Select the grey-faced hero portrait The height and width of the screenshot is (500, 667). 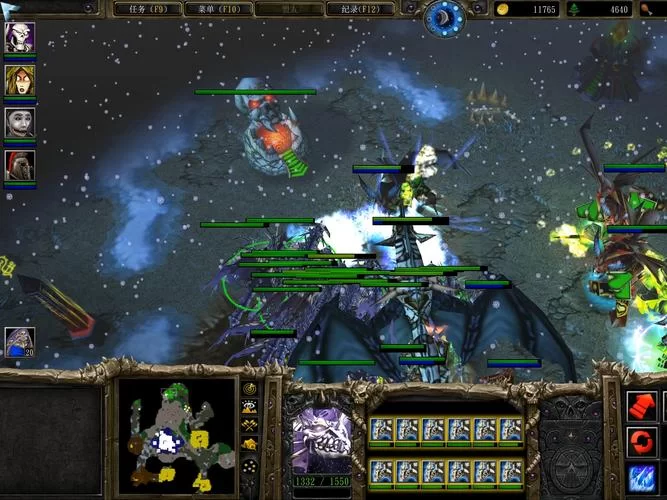[x=19, y=122]
